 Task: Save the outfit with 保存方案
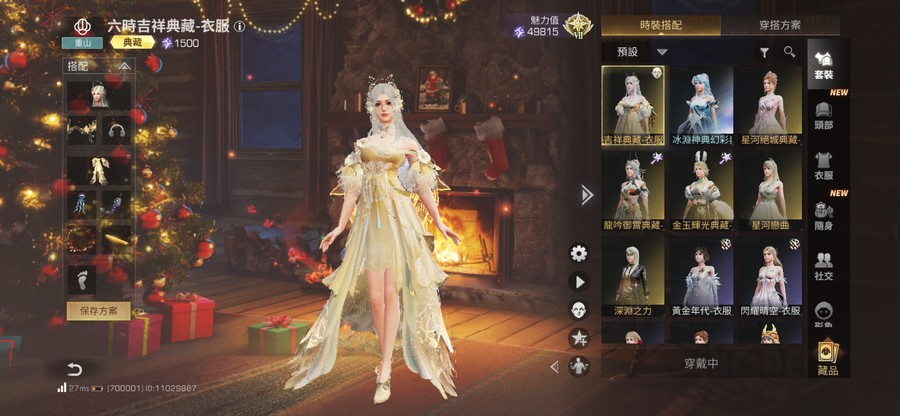(98, 310)
